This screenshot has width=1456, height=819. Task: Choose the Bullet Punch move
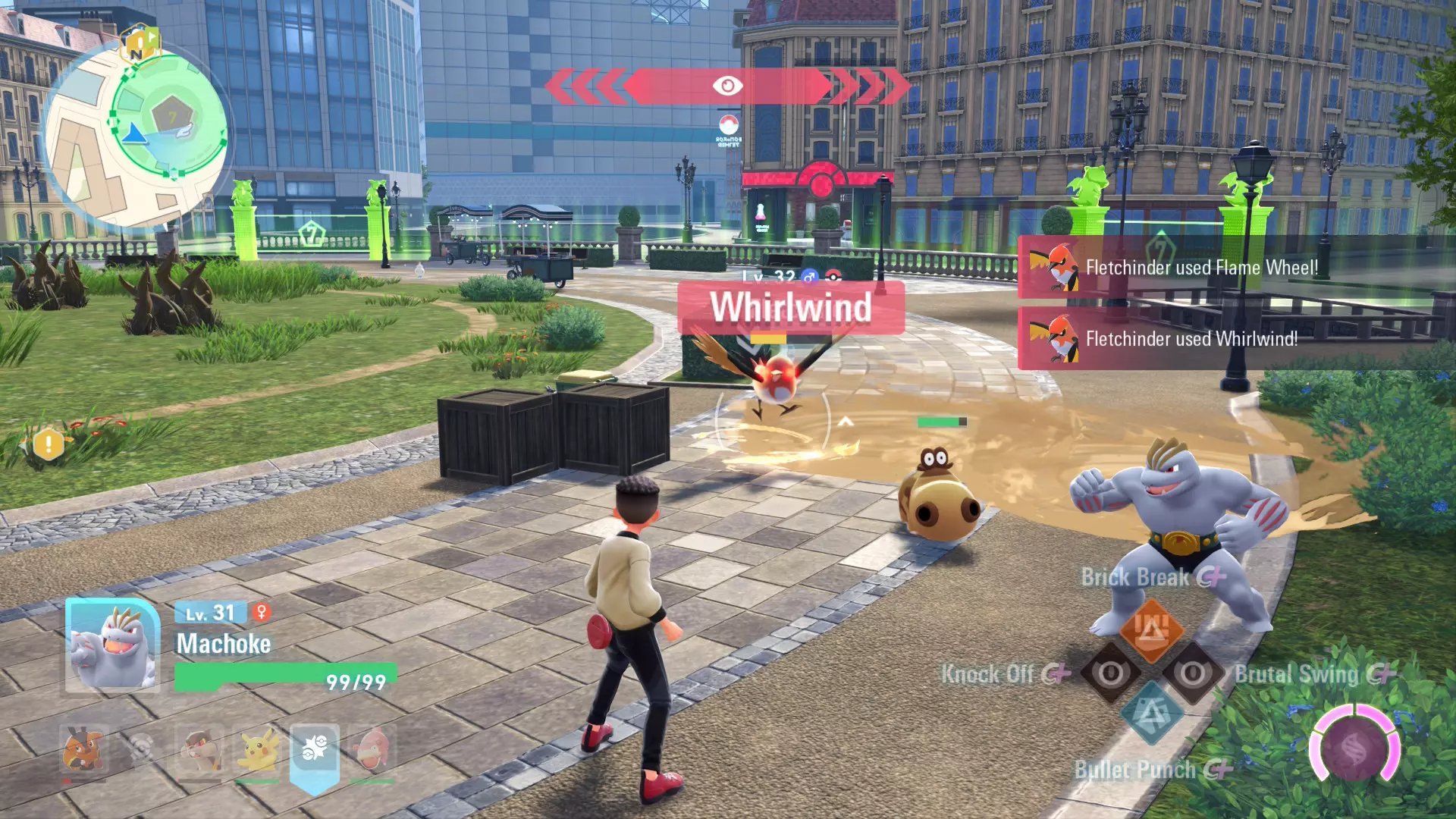tap(1151, 714)
